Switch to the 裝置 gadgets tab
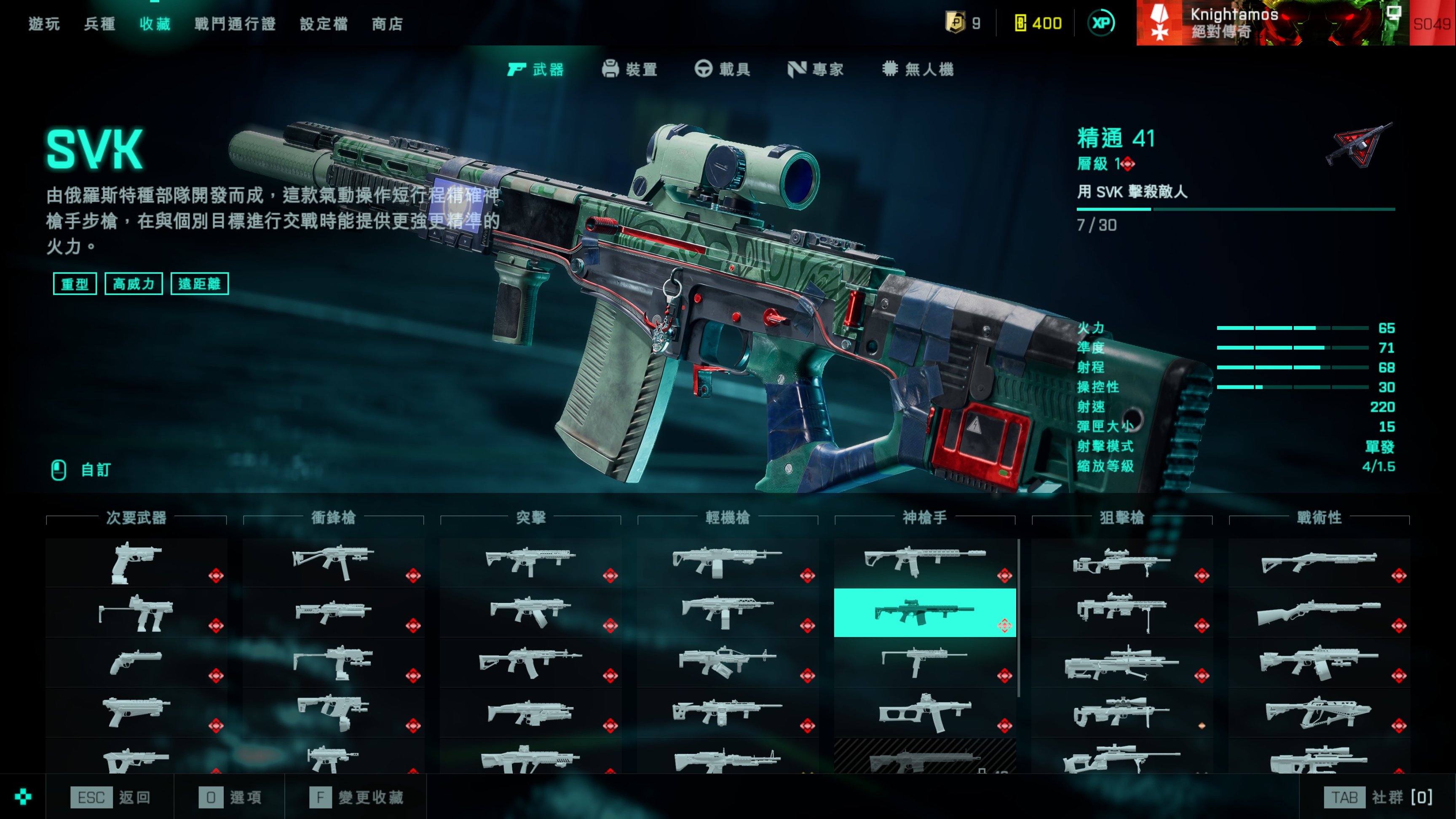Image resolution: width=1456 pixels, height=819 pixels. tap(630, 70)
